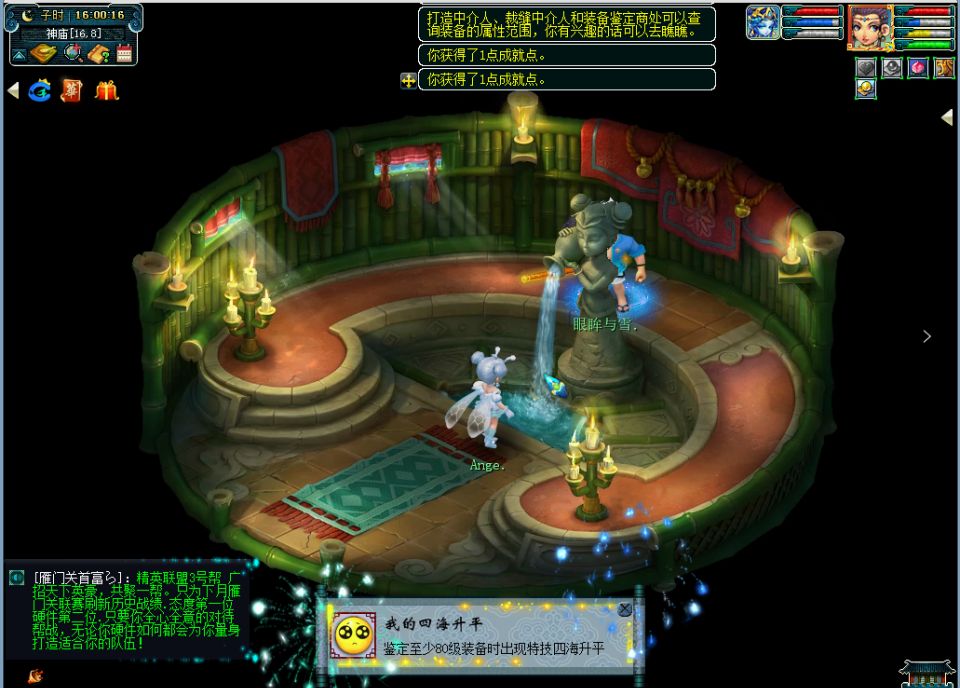Click the pink peach buff icon
The image size is (960, 688).
(918, 67)
